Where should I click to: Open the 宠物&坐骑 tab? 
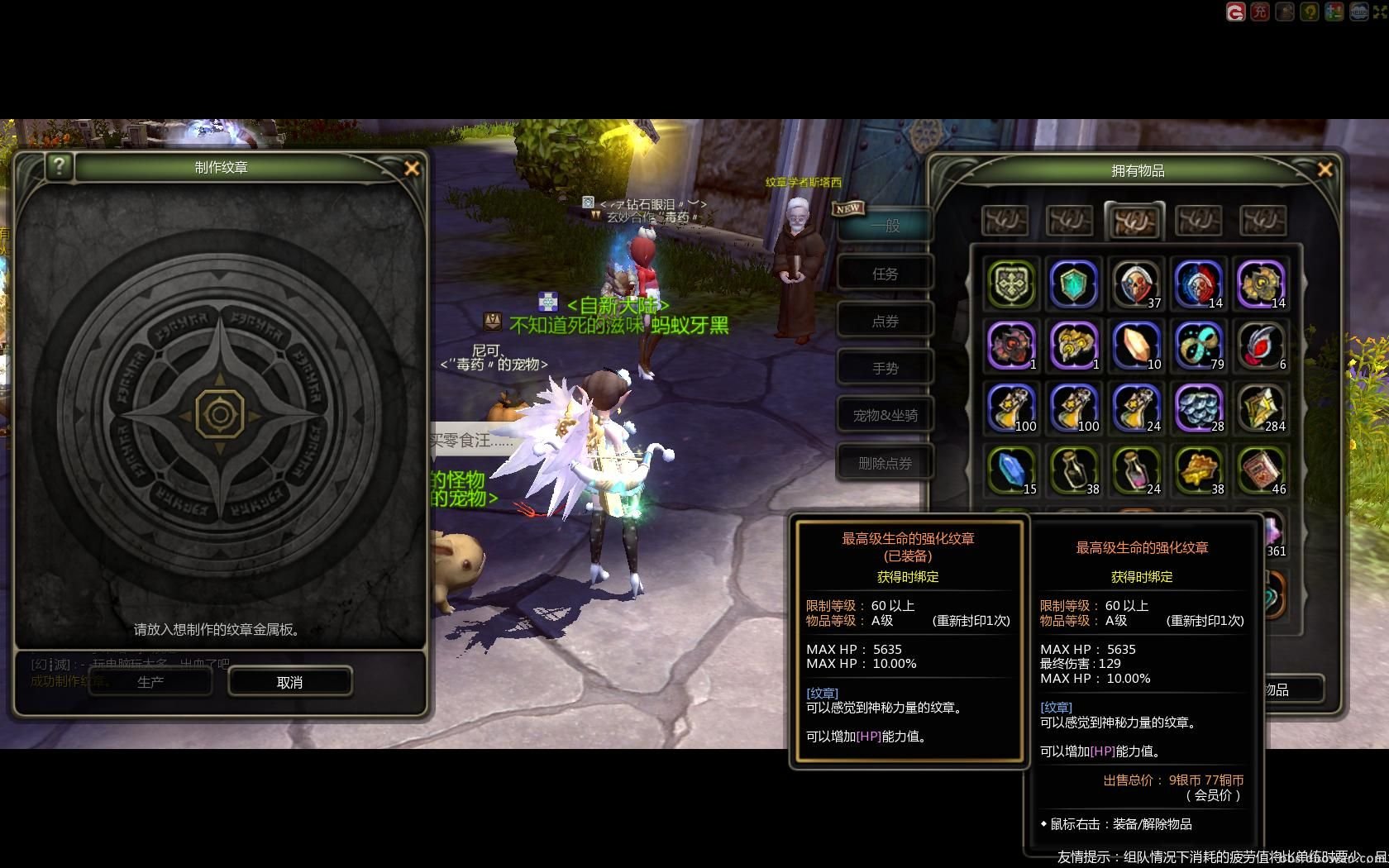pyautogui.click(x=885, y=415)
